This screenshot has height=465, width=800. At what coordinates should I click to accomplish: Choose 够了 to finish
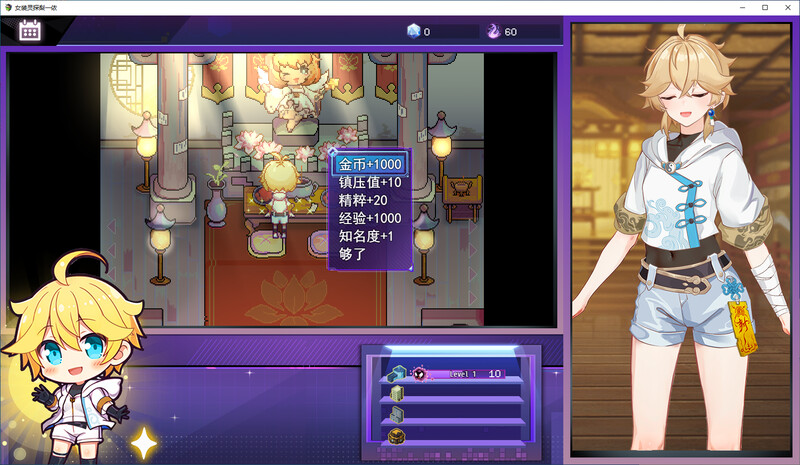click(x=351, y=254)
